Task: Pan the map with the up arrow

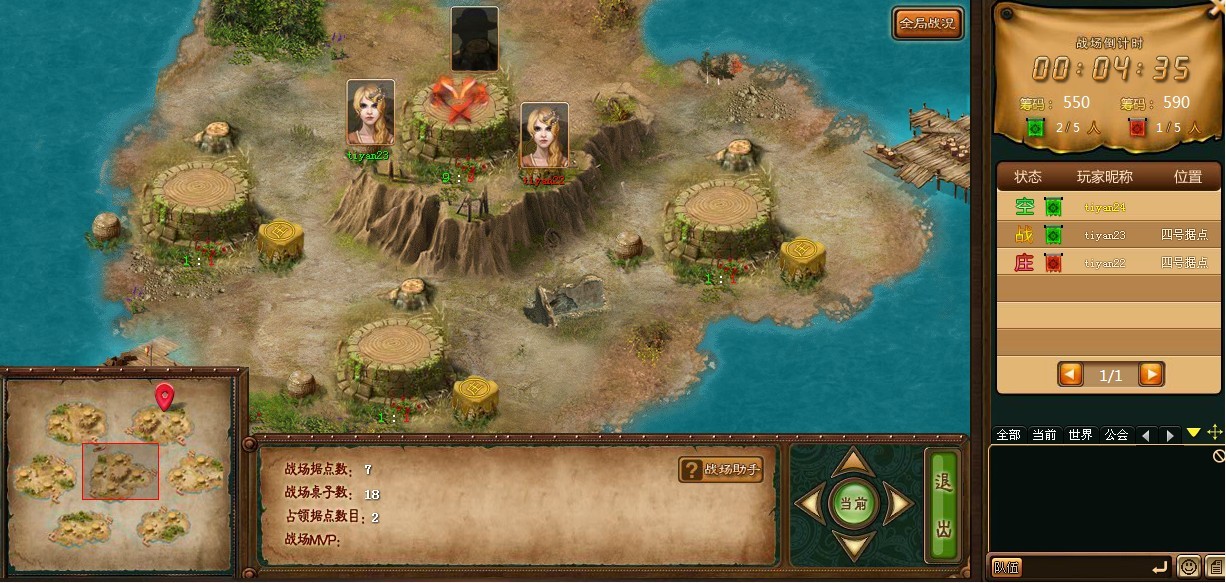Action: point(853,462)
